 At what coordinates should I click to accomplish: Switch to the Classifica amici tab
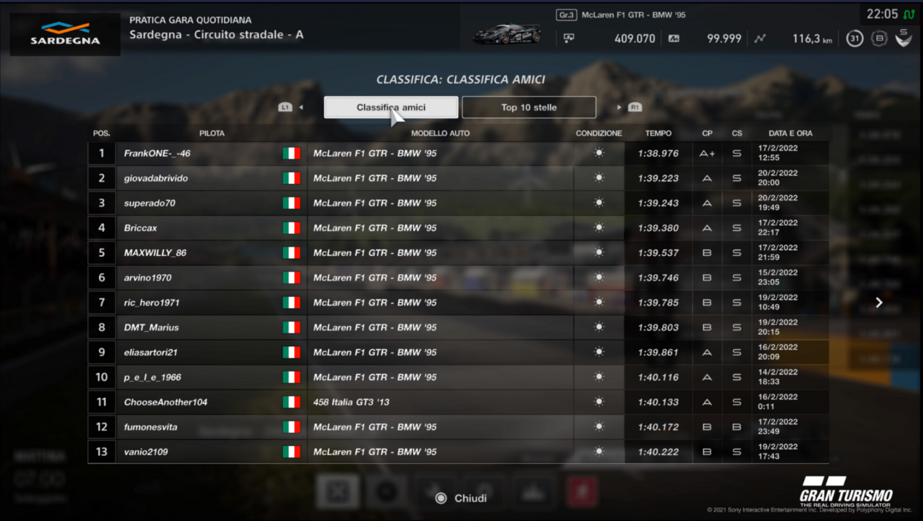coord(391,107)
